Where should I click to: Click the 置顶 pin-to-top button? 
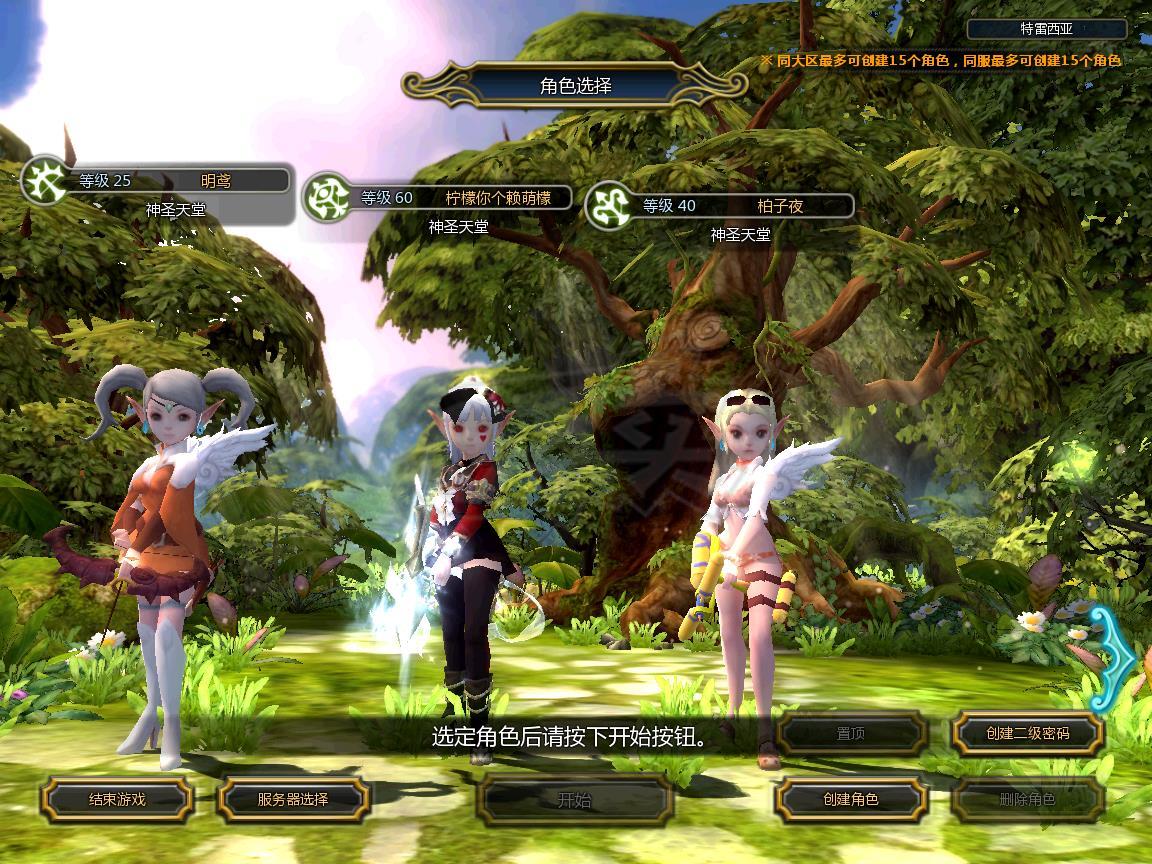pyautogui.click(x=851, y=733)
